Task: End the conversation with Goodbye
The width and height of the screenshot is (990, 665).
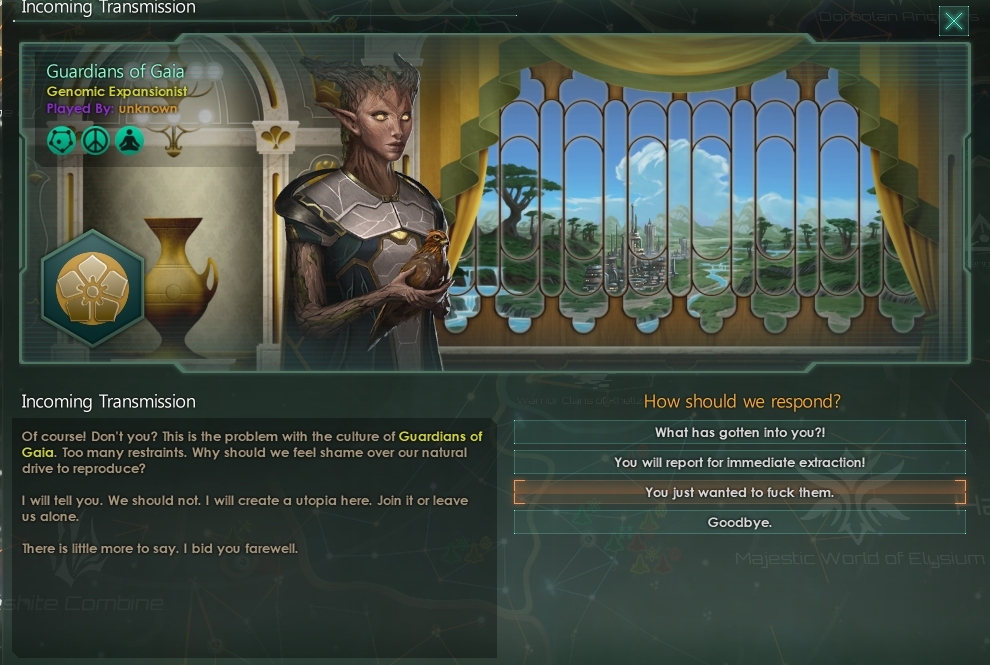Action: coord(739,522)
